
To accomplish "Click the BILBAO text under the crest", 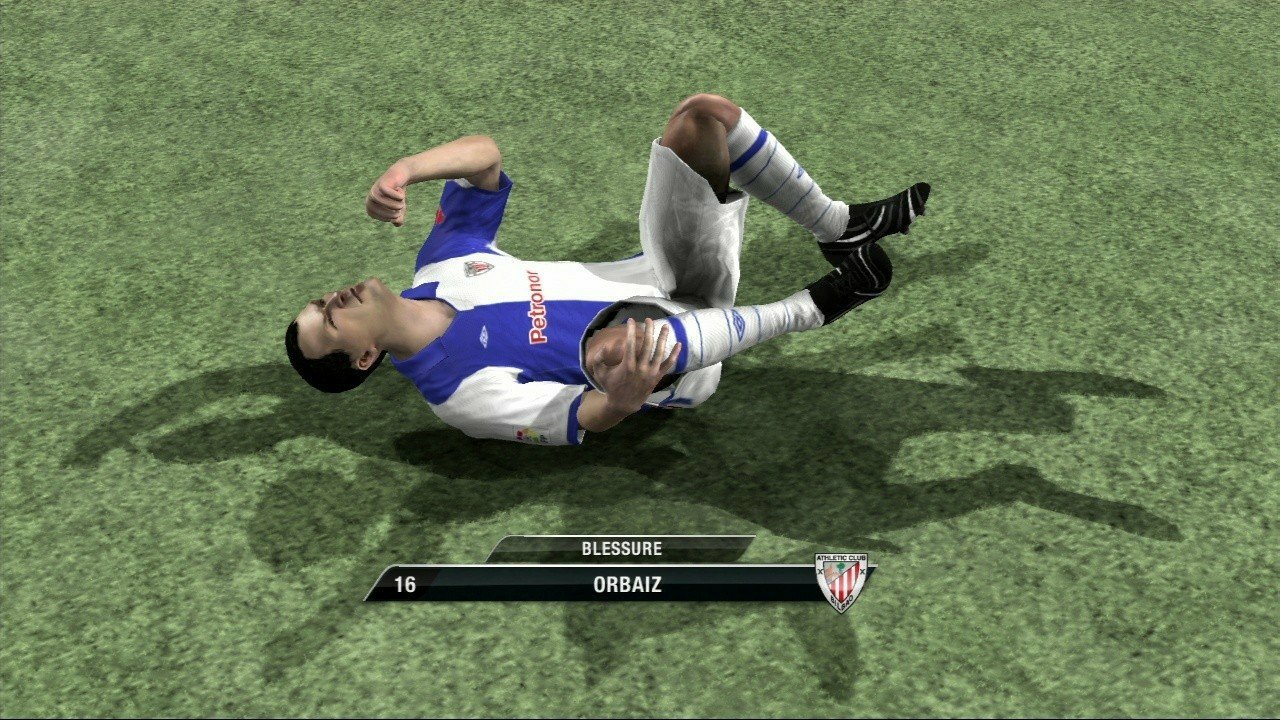I will point(843,602).
